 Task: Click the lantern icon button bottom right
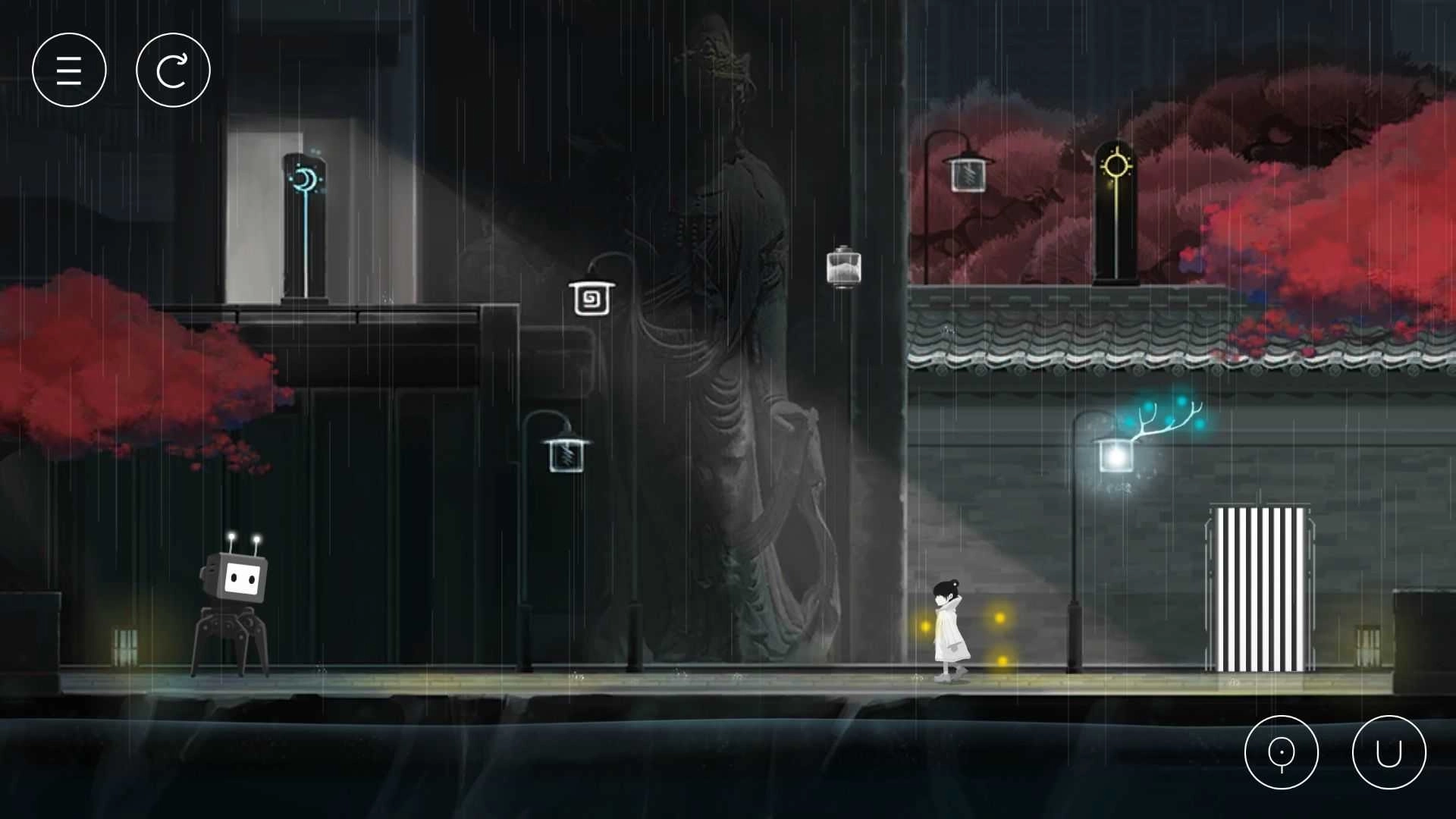1282,752
